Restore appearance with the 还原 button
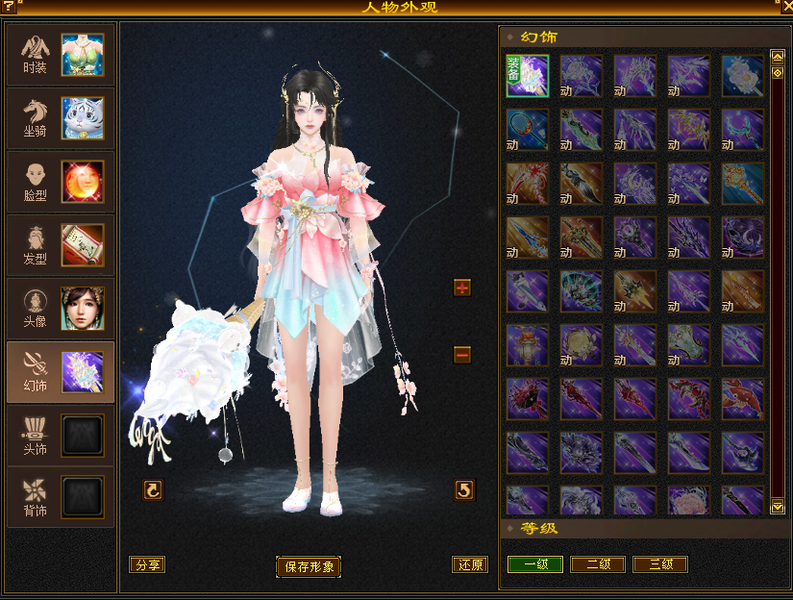This screenshot has width=793, height=600. coord(469,565)
